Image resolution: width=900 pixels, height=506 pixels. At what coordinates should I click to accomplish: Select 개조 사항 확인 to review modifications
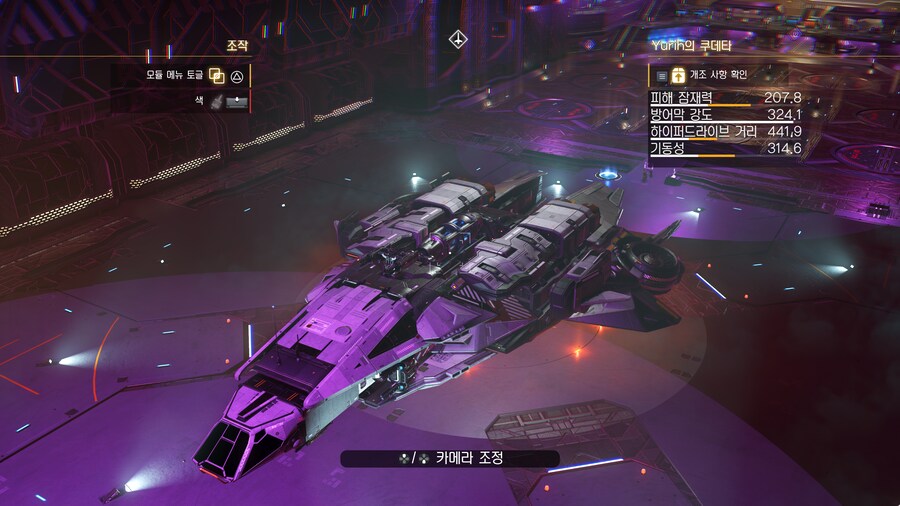point(716,75)
